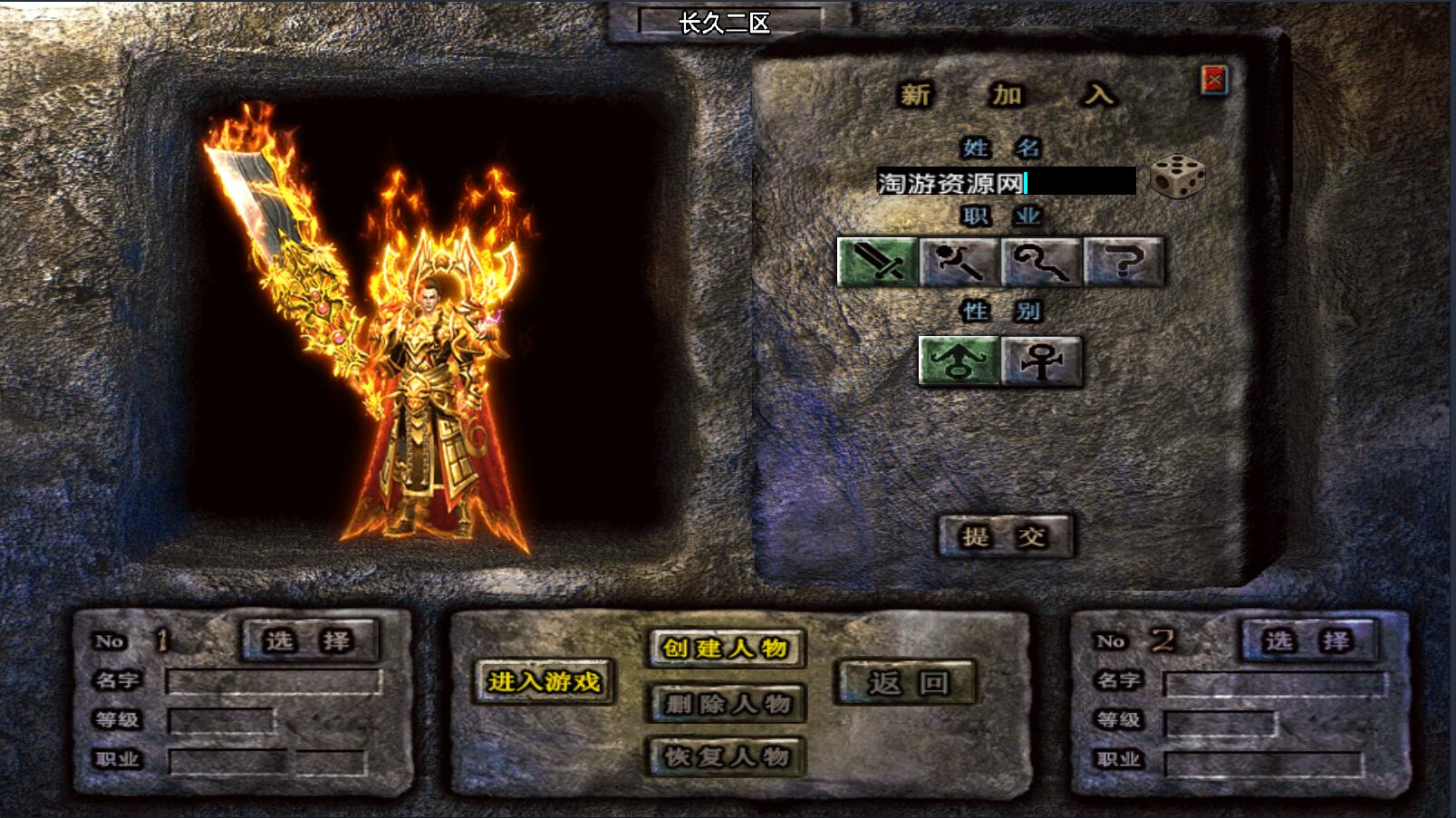
Task: Click the character name input field
Action: [x=1005, y=182]
